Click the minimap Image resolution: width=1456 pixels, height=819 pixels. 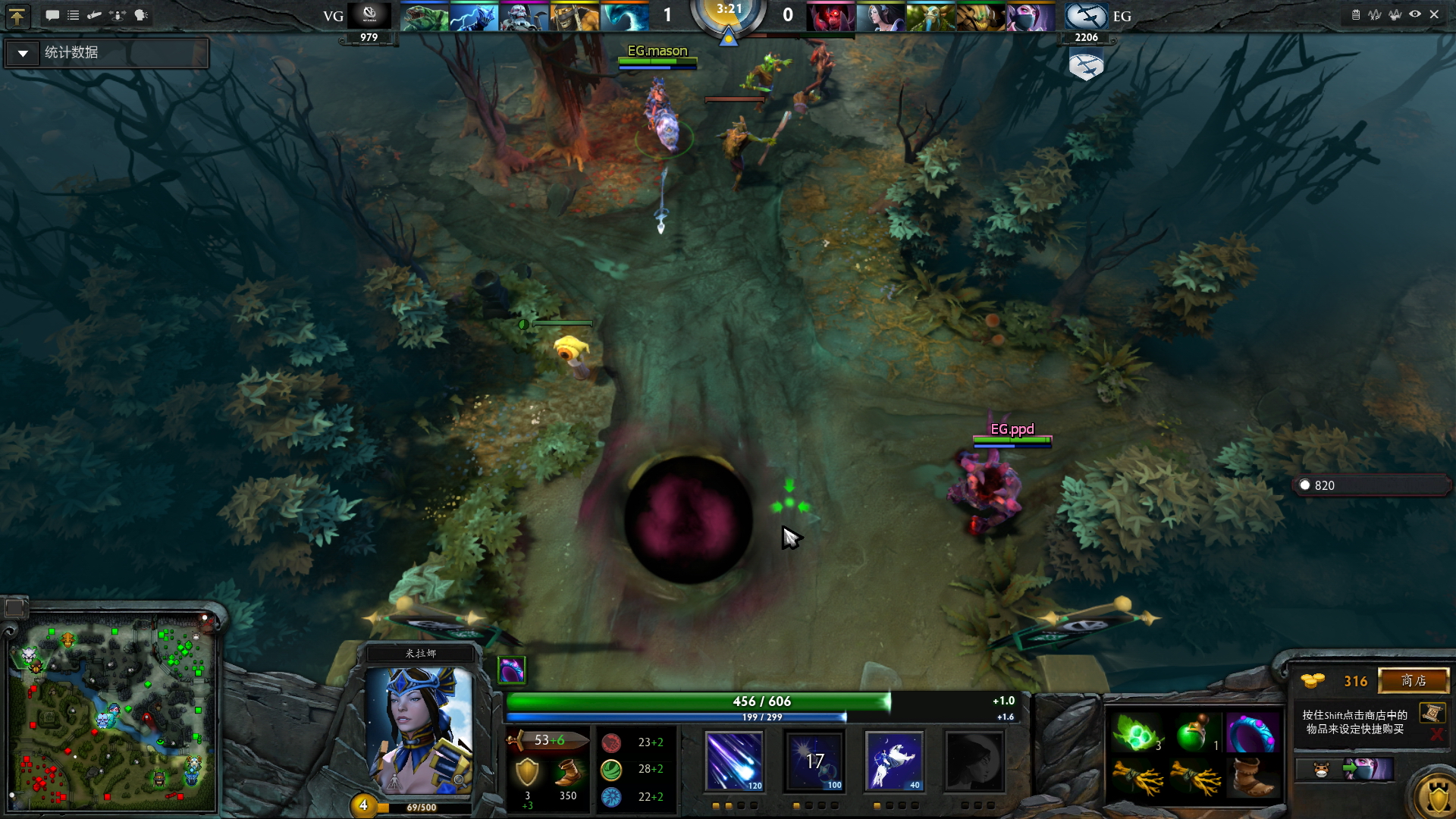click(x=112, y=713)
